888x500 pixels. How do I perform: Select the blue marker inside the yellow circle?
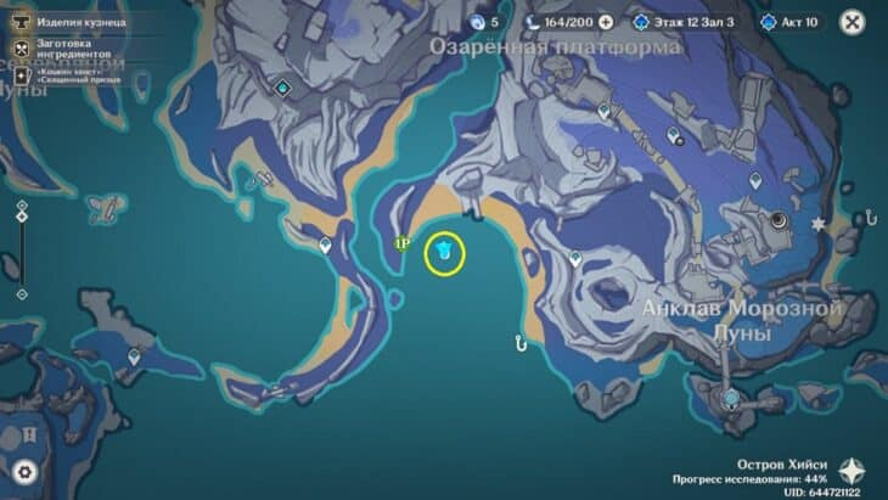(445, 252)
